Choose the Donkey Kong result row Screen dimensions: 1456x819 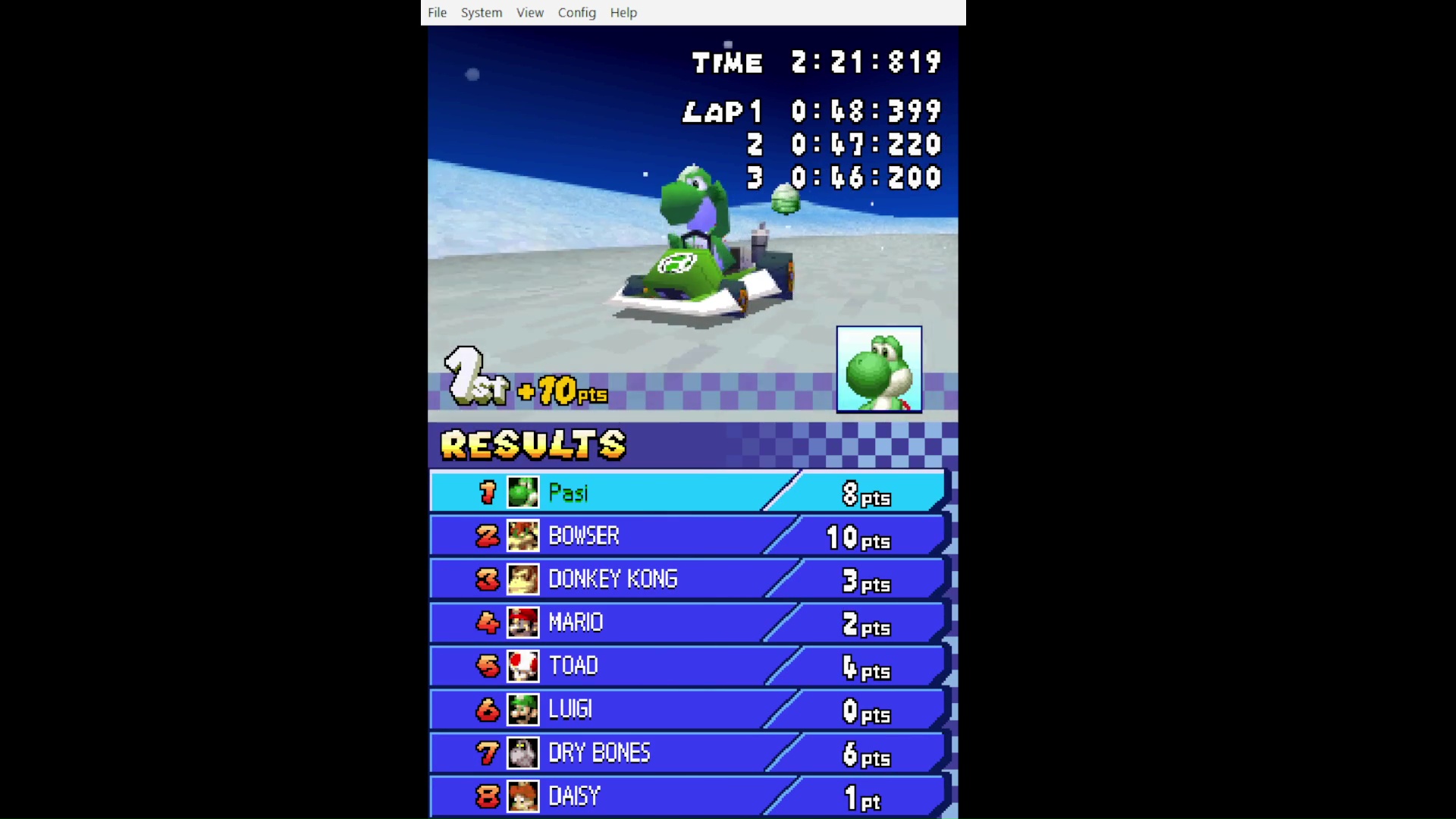(x=687, y=579)
